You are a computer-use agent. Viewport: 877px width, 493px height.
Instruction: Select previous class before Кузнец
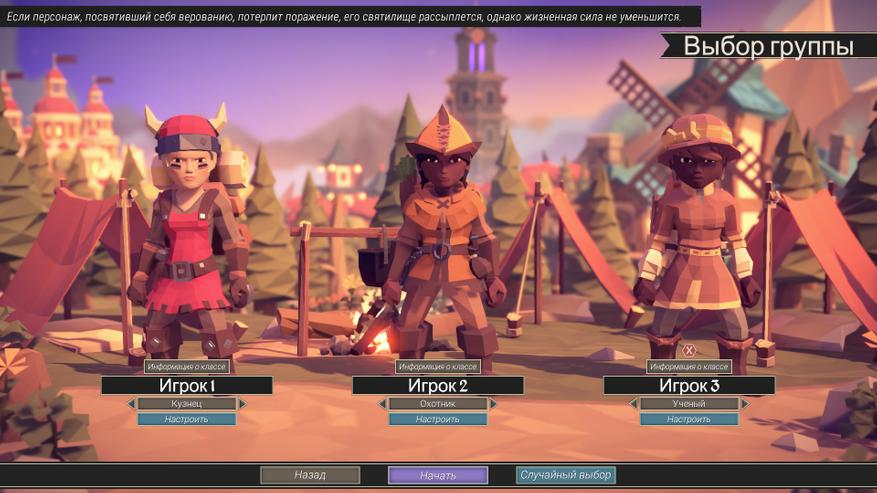131,404
